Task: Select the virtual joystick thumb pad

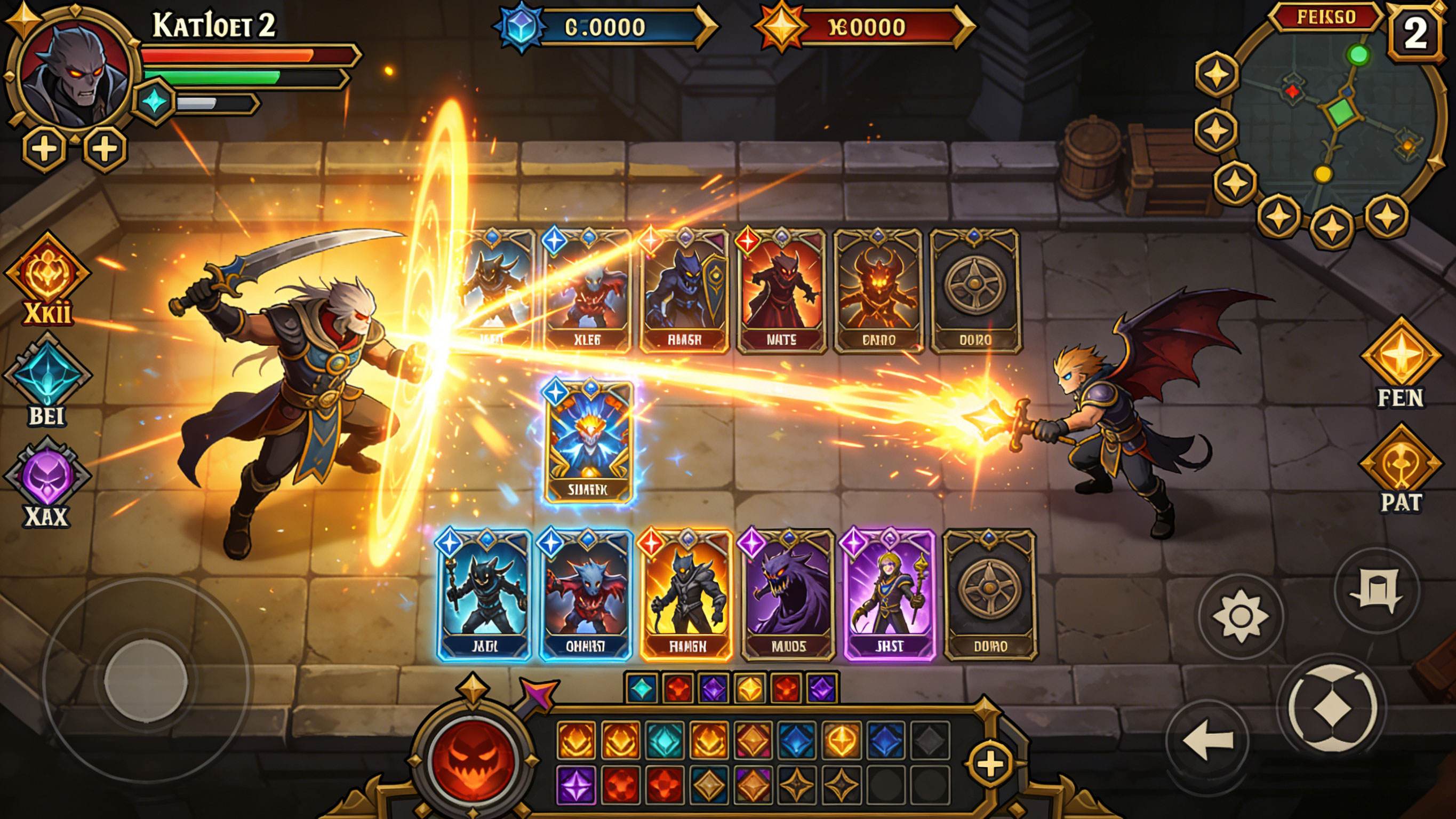Action: (146, 677)
